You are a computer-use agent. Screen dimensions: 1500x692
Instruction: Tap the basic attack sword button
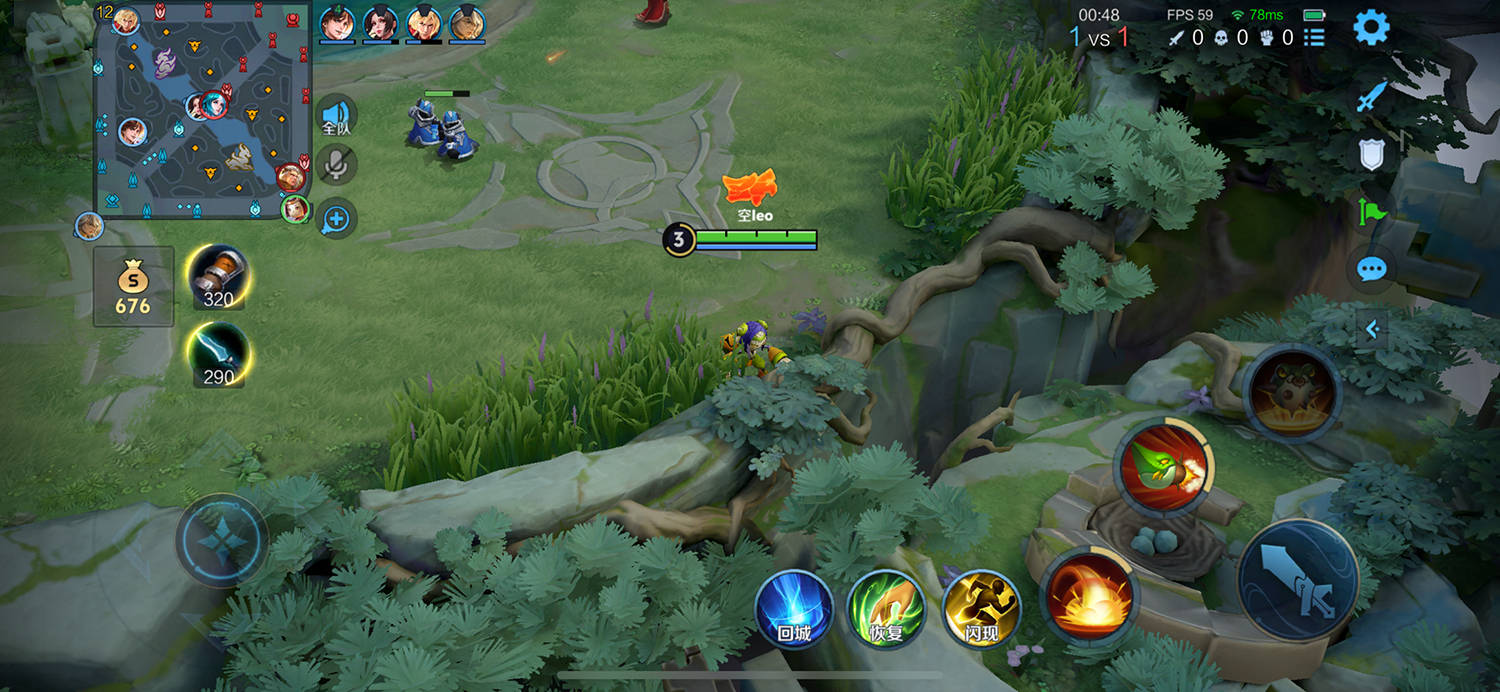click(x=1297, y=580)
